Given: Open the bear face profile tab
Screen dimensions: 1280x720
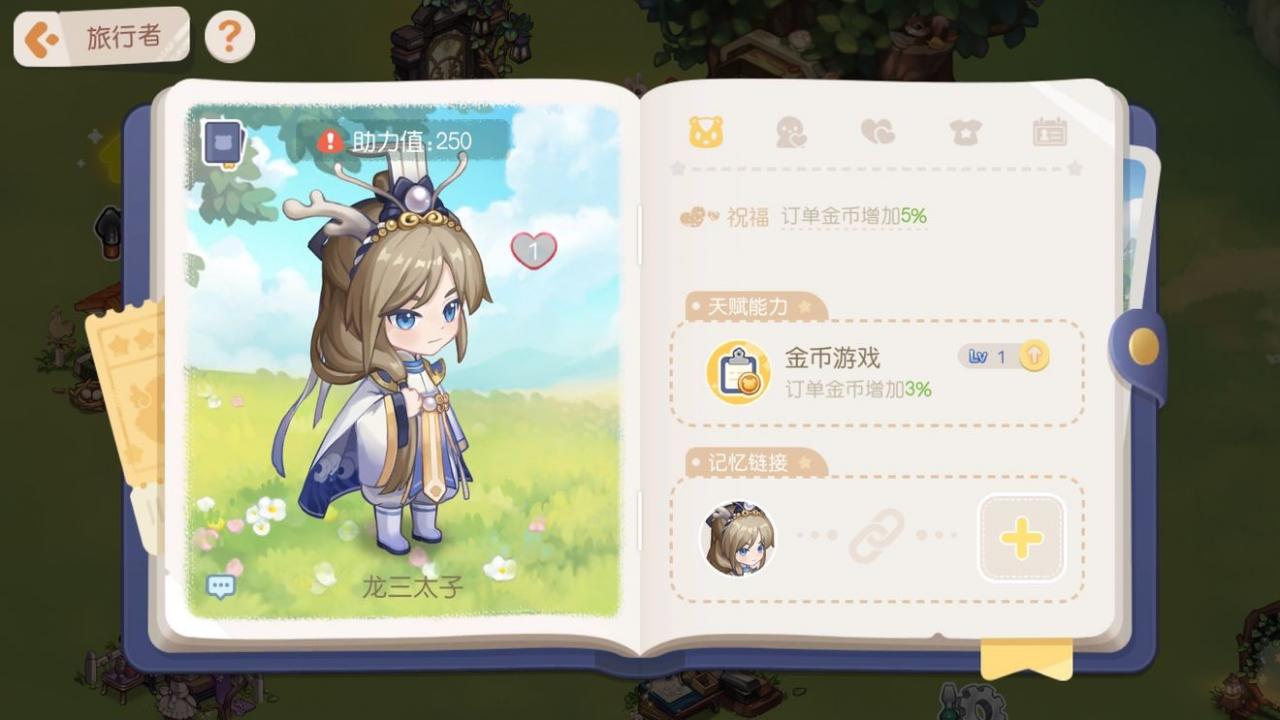Looking at the screenshot, I should click(x=707, y=131).
